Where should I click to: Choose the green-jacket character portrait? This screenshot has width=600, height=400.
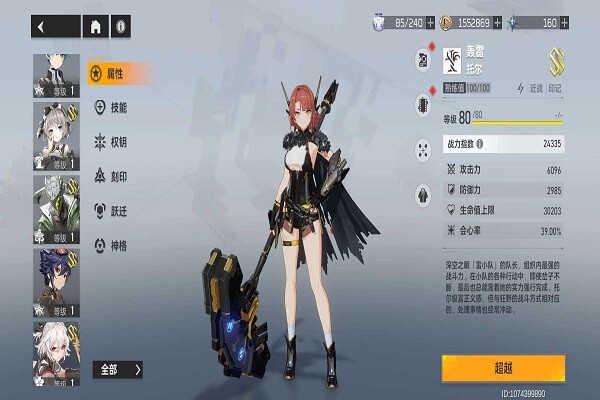(x=58, y=210)
